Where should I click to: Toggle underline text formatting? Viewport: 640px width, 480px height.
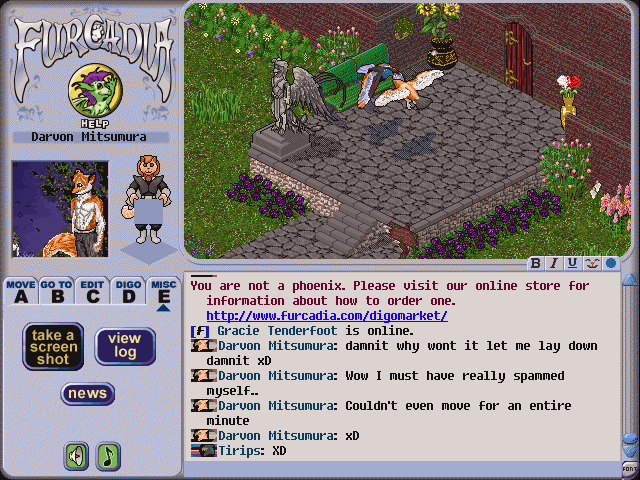click(572, 264)
